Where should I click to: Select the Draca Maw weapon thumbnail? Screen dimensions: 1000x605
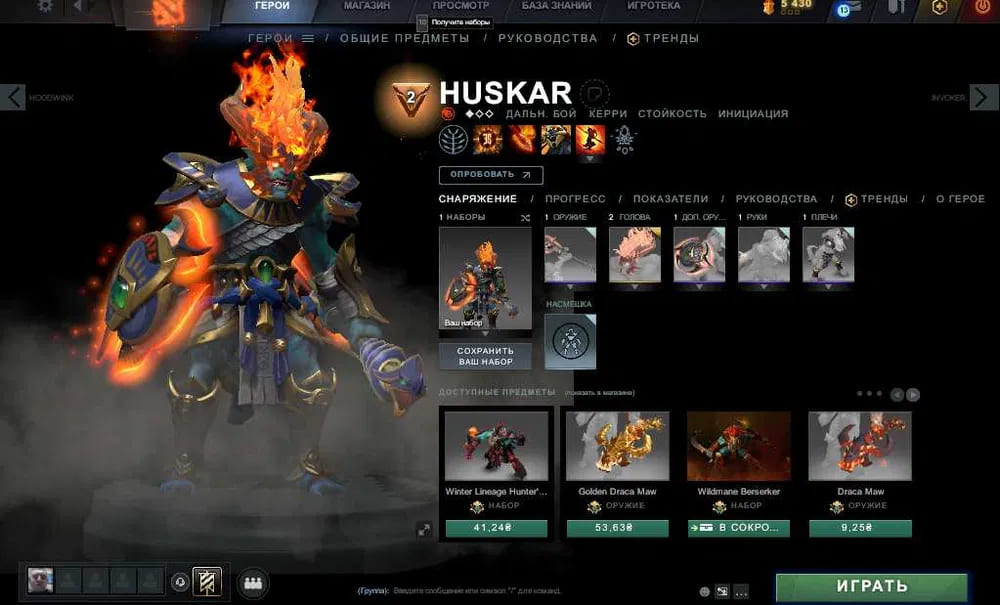[x=860, y=446]
